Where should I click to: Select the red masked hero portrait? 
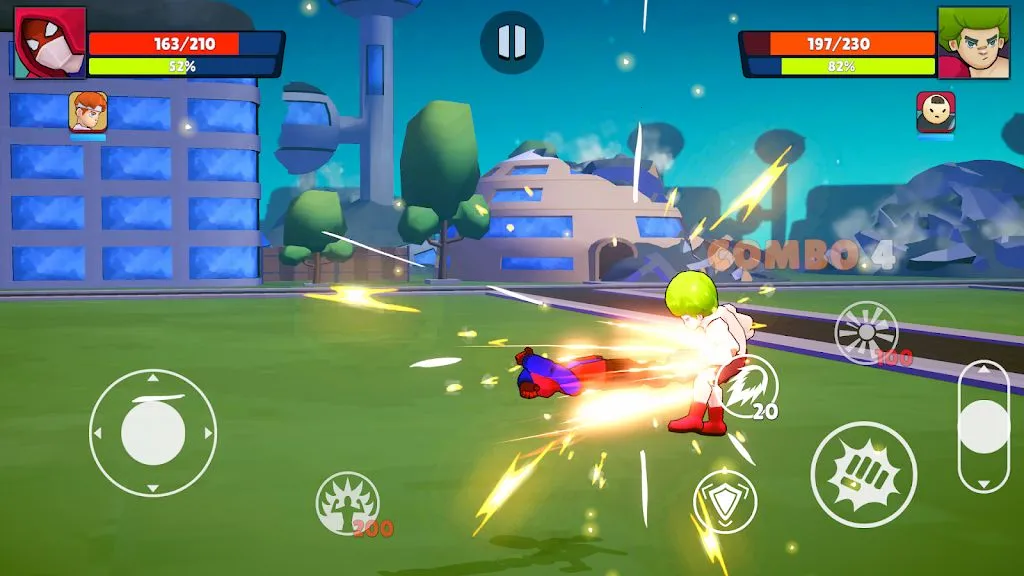(x=49, y=43)
